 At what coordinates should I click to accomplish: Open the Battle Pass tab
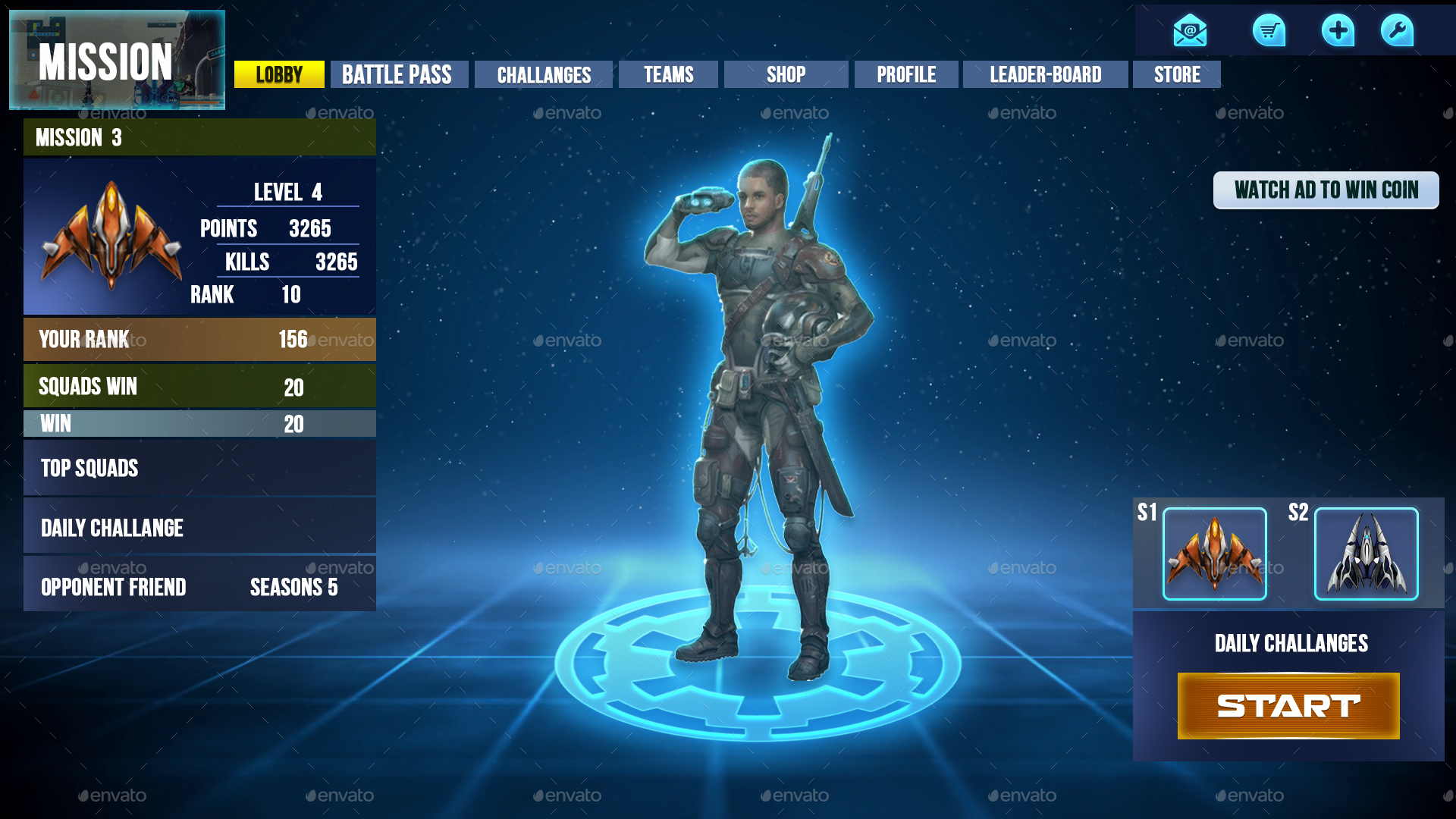[x=399, y=74]
